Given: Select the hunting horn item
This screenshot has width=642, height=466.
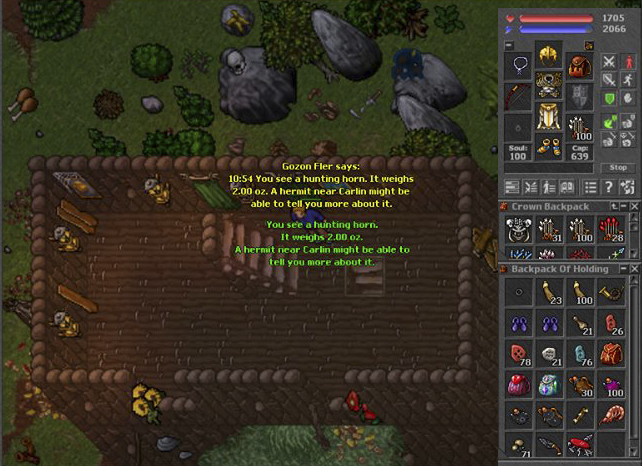Looking at the screenshot, I should coord(610,291).
